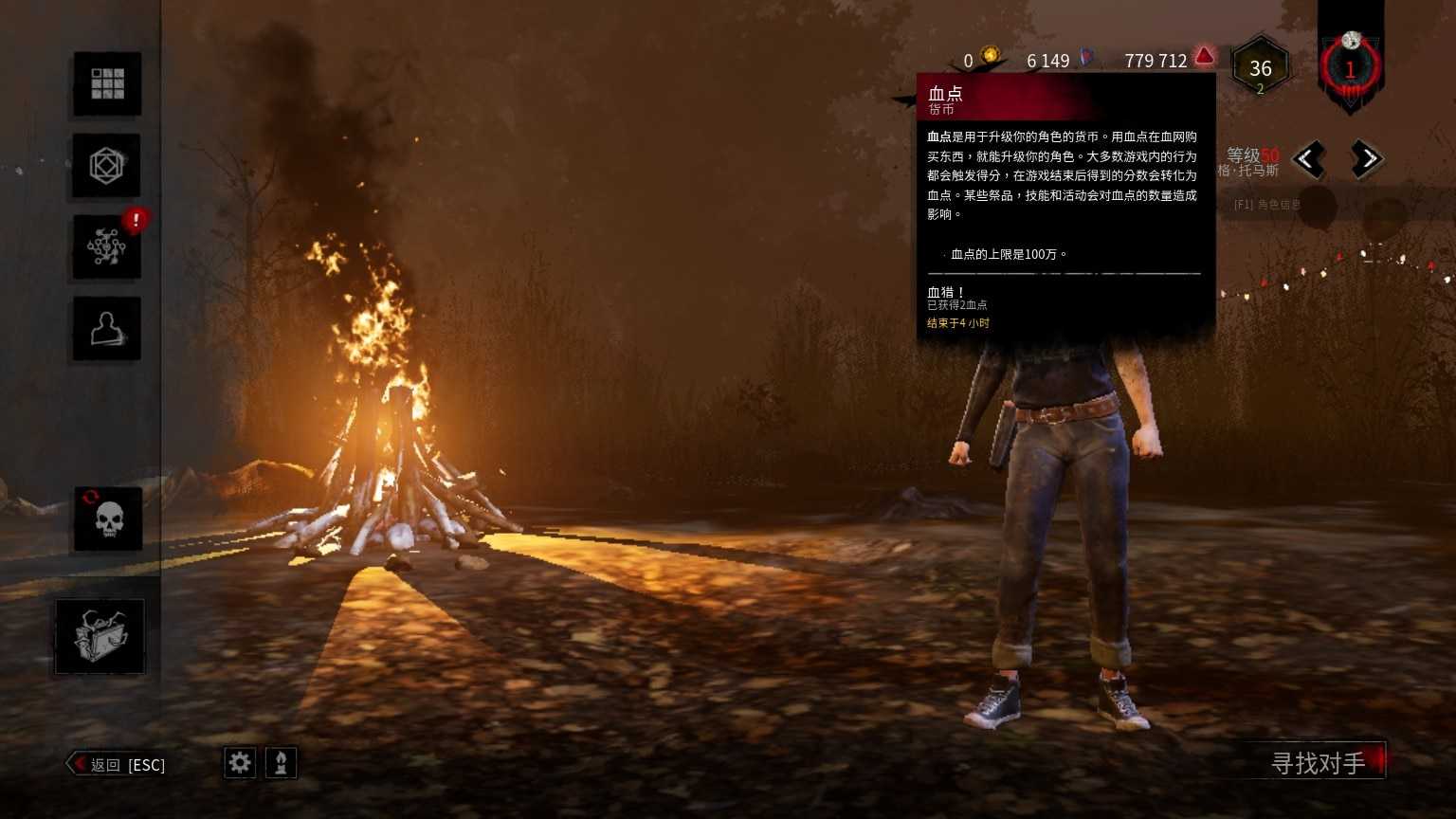Click the 等级50 prestige level label
This screenshot has height=819, width=1456.
click(x=1251, y=153)
